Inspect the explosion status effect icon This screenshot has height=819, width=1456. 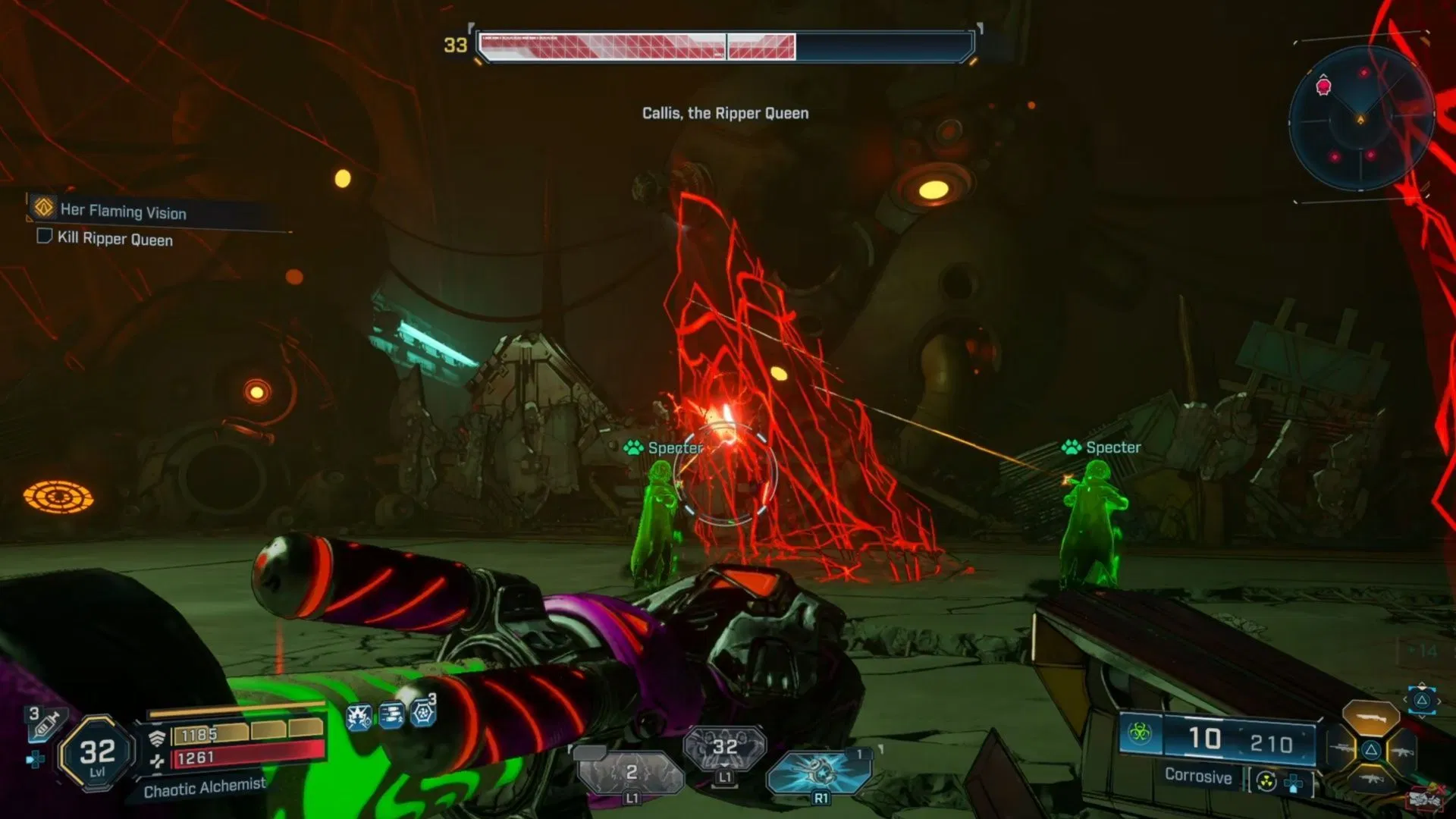point(359,716)
